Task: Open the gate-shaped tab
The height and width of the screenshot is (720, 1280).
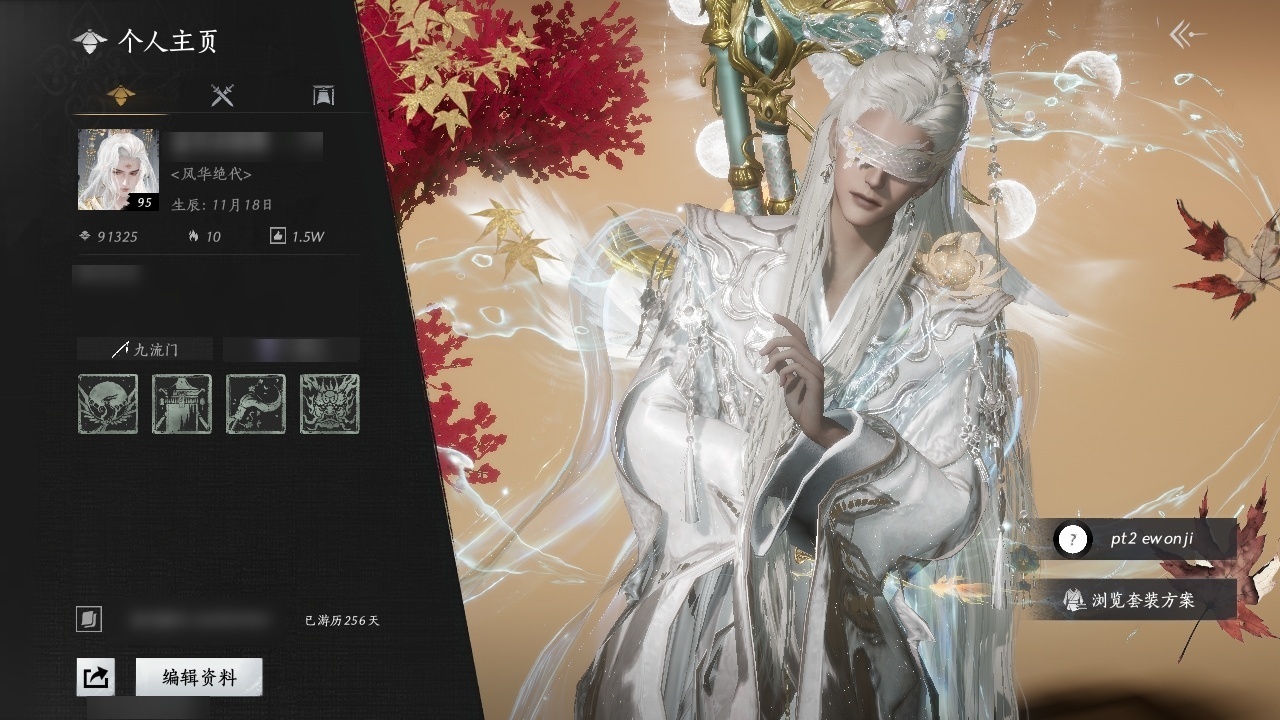Action: coord(323,96)
